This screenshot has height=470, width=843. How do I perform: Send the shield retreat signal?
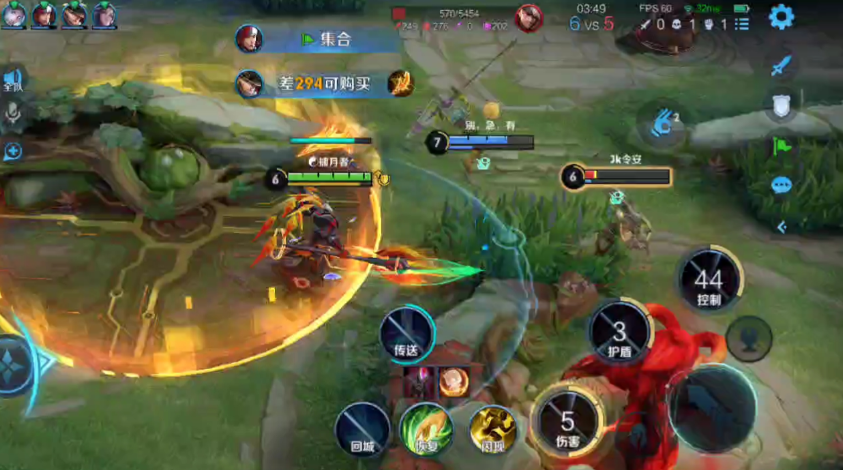pos(782,106)
